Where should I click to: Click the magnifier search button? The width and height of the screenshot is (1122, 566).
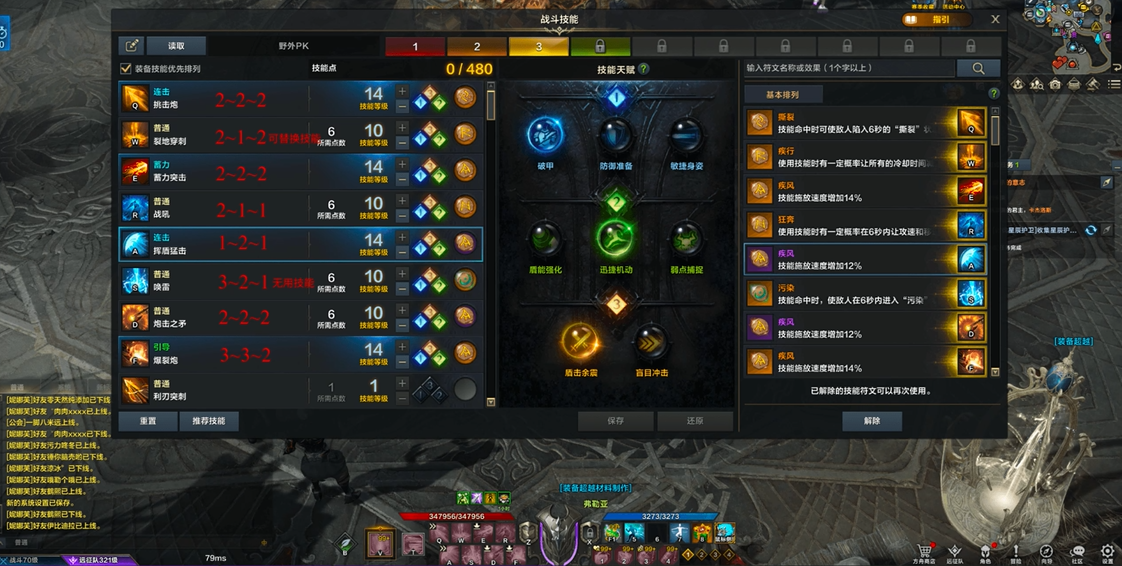click(978, 68)
